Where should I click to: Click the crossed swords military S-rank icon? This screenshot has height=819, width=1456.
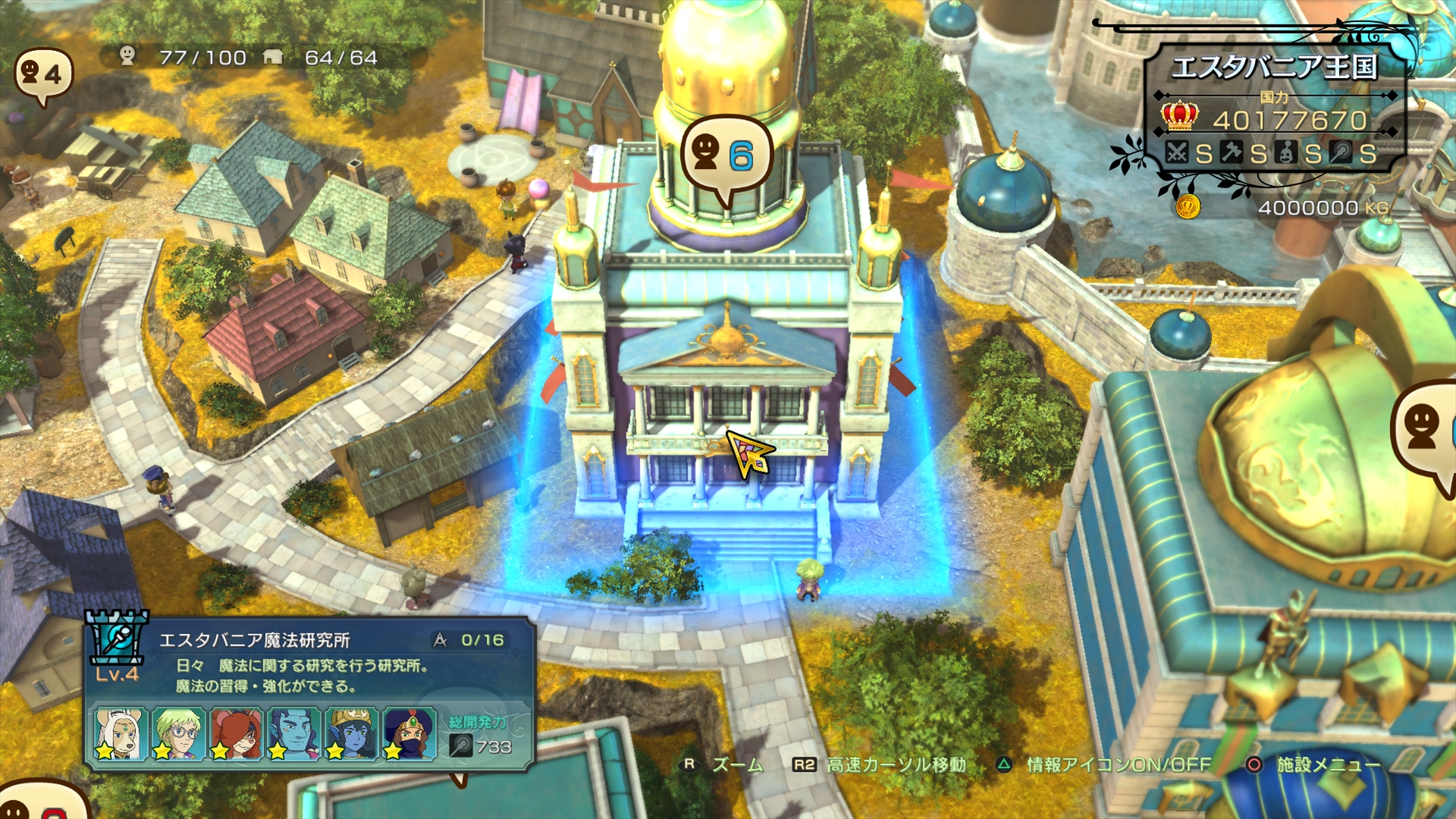pyautogui.click(x=1178, y=152)
